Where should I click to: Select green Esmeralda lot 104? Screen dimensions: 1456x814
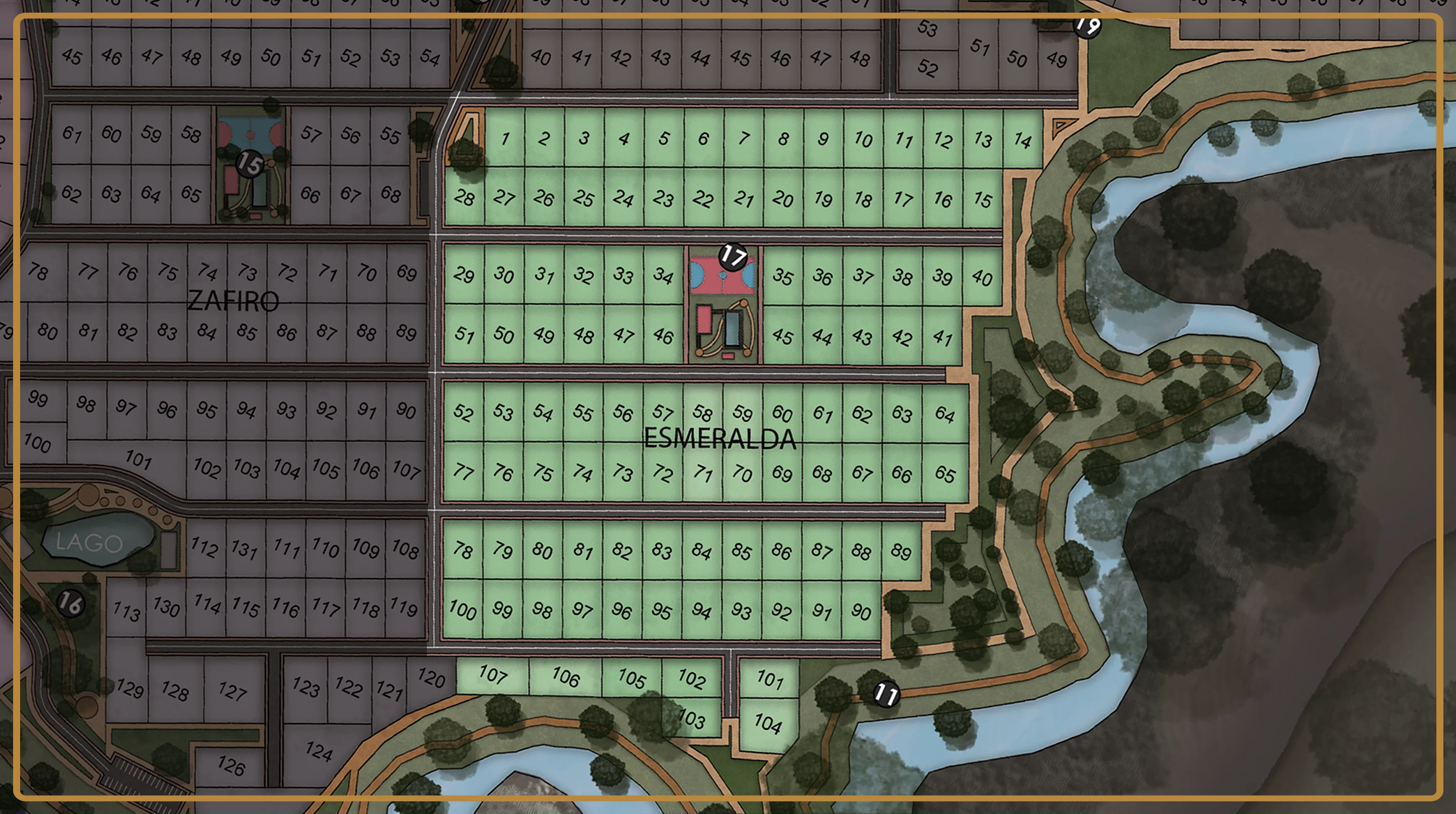point(768,724)
